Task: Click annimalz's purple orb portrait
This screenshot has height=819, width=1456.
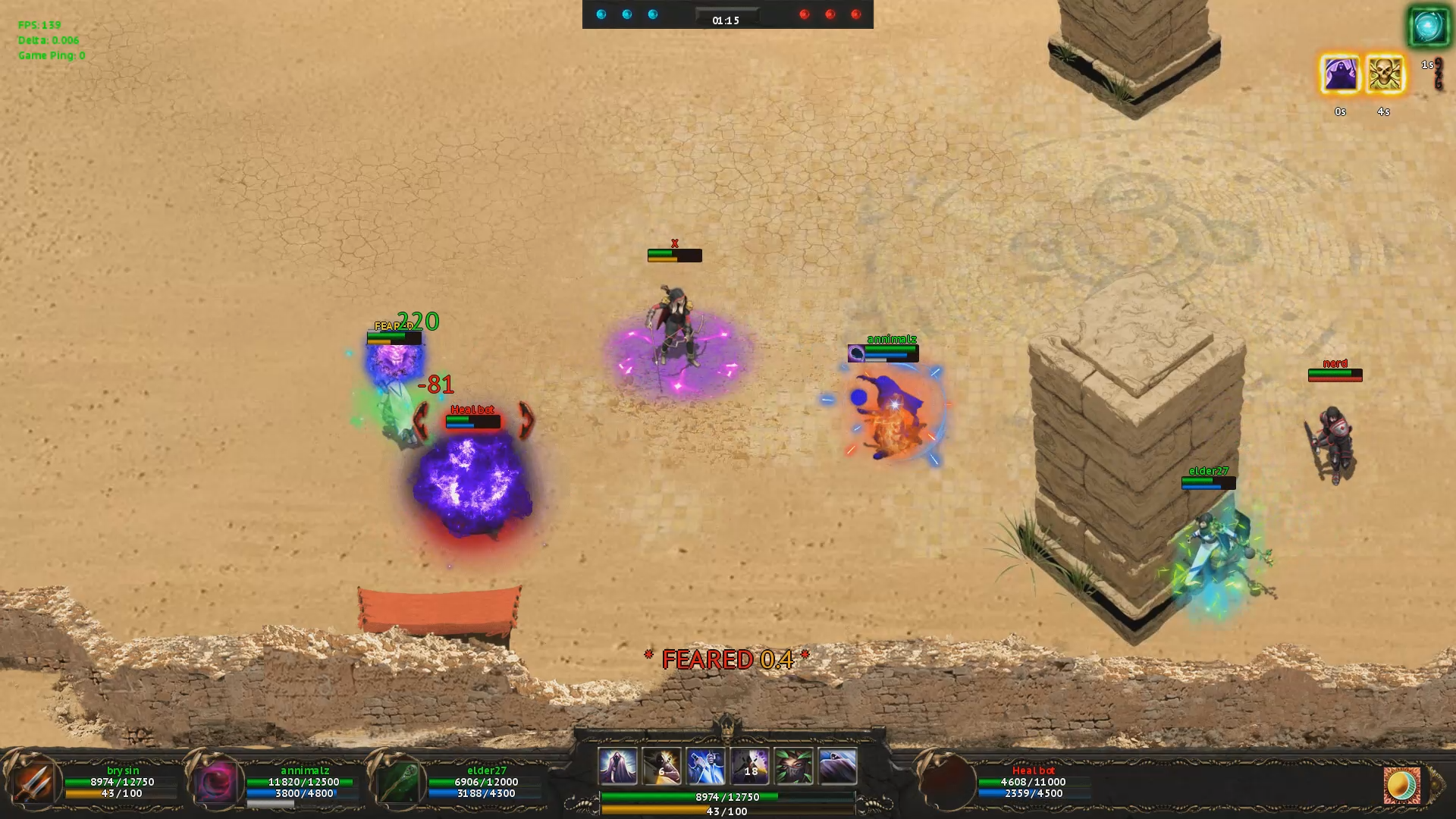Action: point(218,783)
